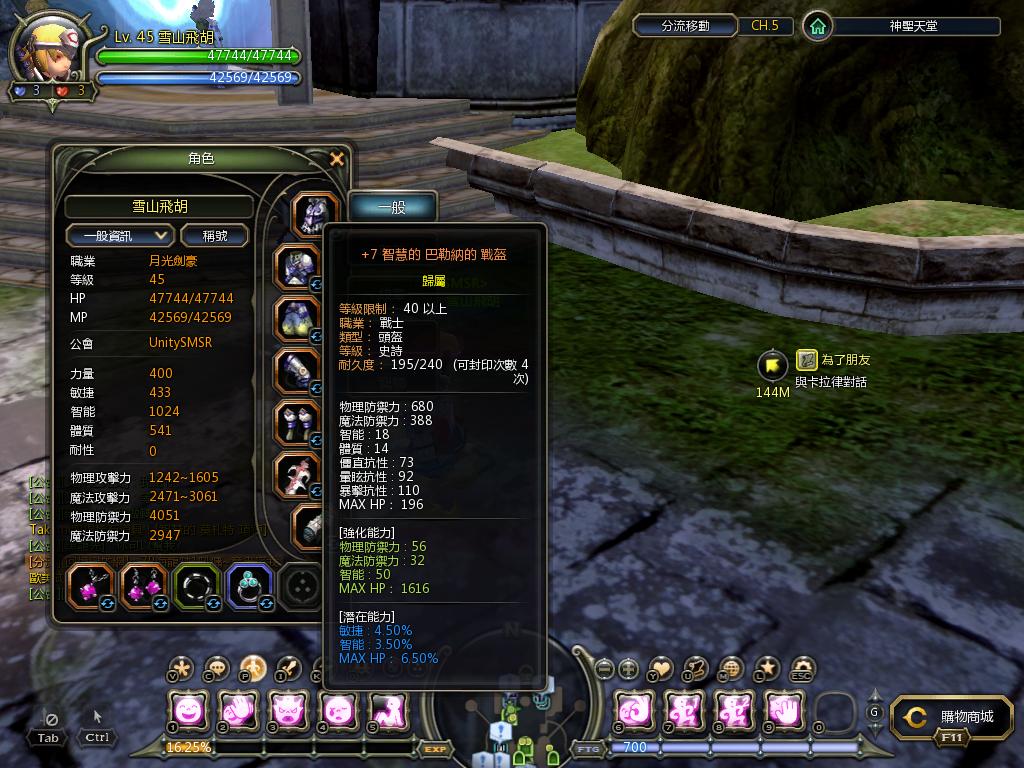Select the equipped helmet slot
Viewport: 1024px width, 768px height.
point(315,213)
